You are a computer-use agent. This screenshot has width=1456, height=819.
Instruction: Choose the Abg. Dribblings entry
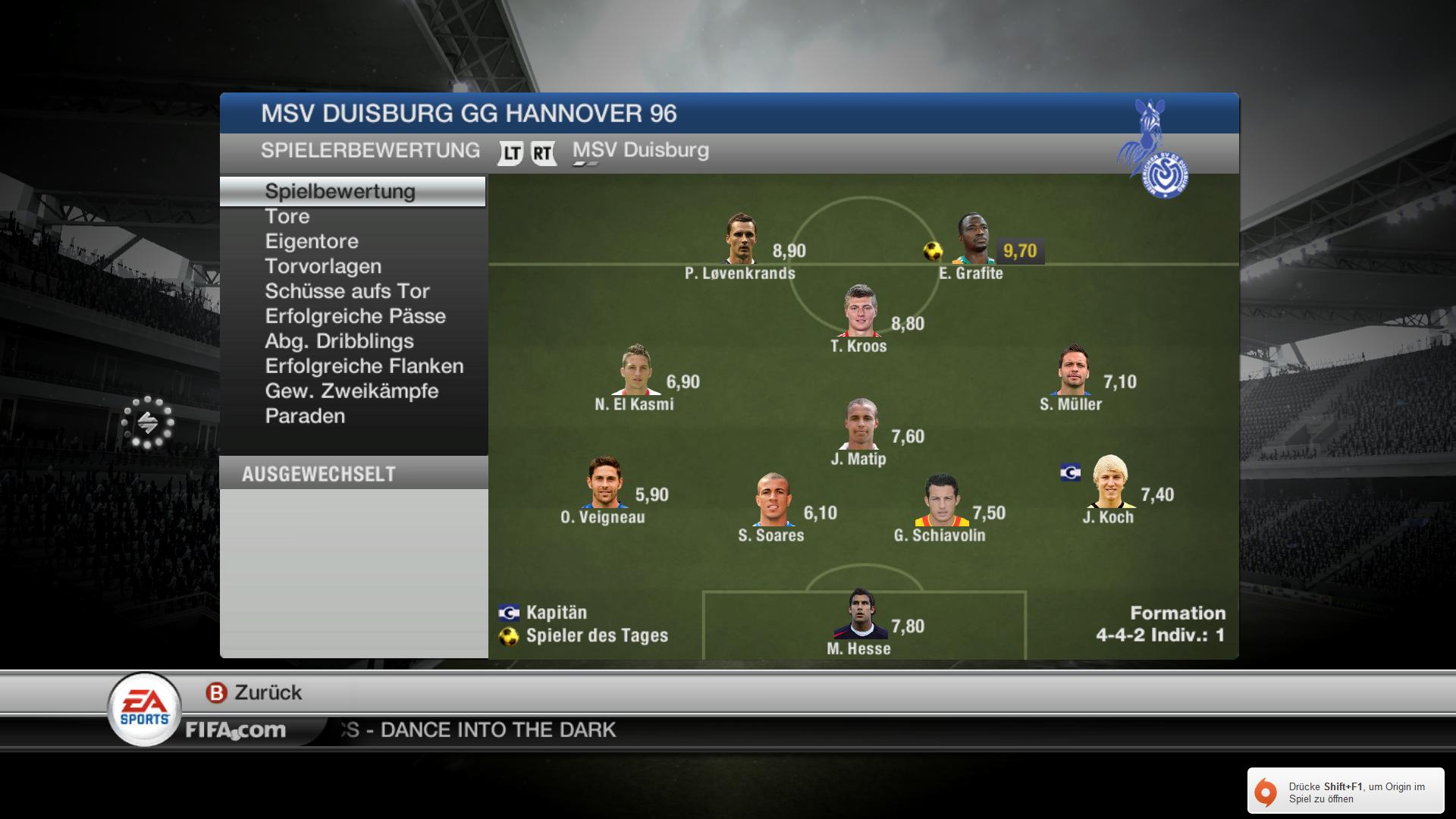click(339, 342)
